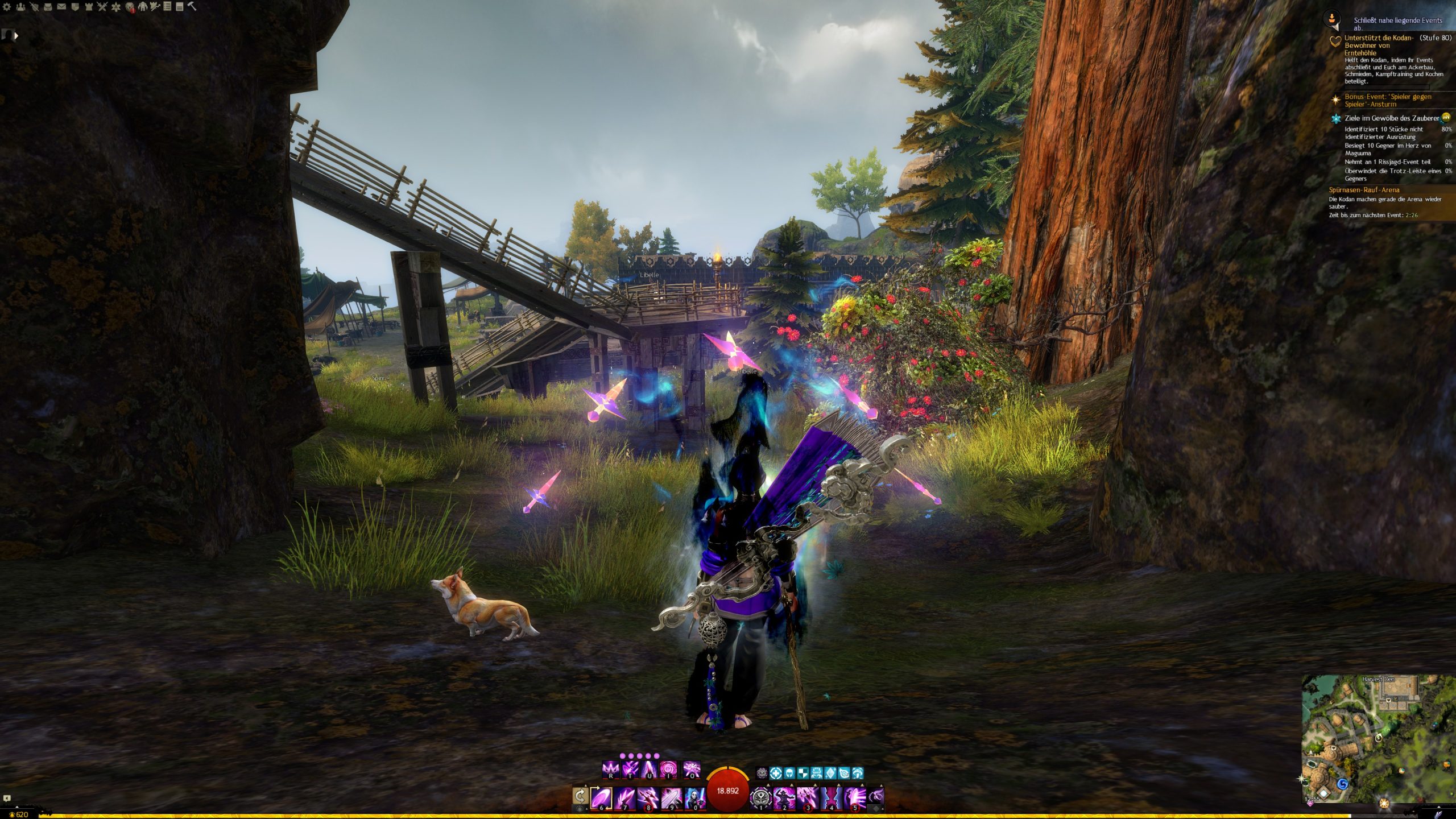Use the triple dagger skill 8
Viewport: 1456px width, 819px height.
(x=648, y=797)
